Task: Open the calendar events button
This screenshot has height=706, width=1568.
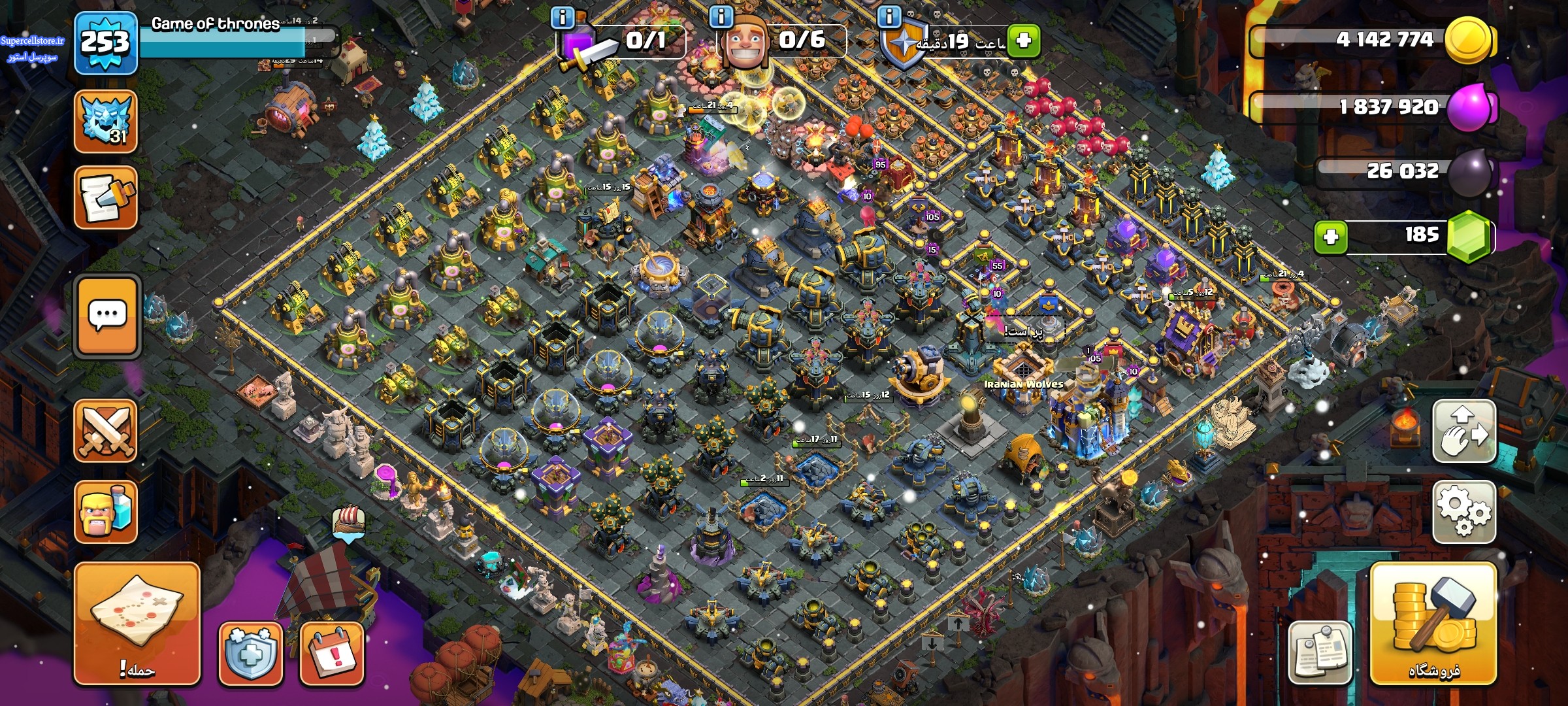Action: click(x=332, y=653)
